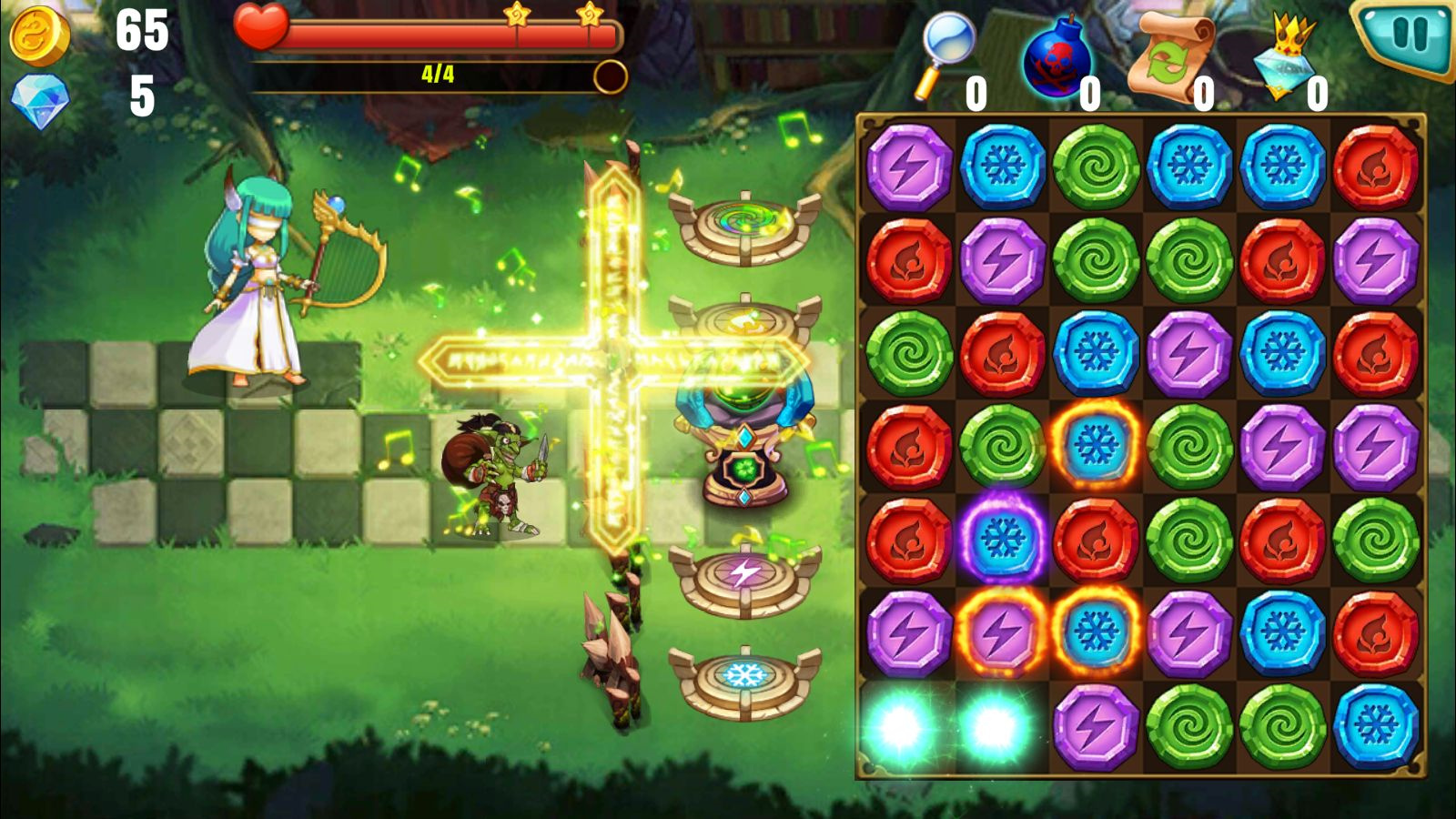Image resolution: width=1456 pixels, height=819 pixels.
Task: Click the red heart health icon
Action: point(264,27)
